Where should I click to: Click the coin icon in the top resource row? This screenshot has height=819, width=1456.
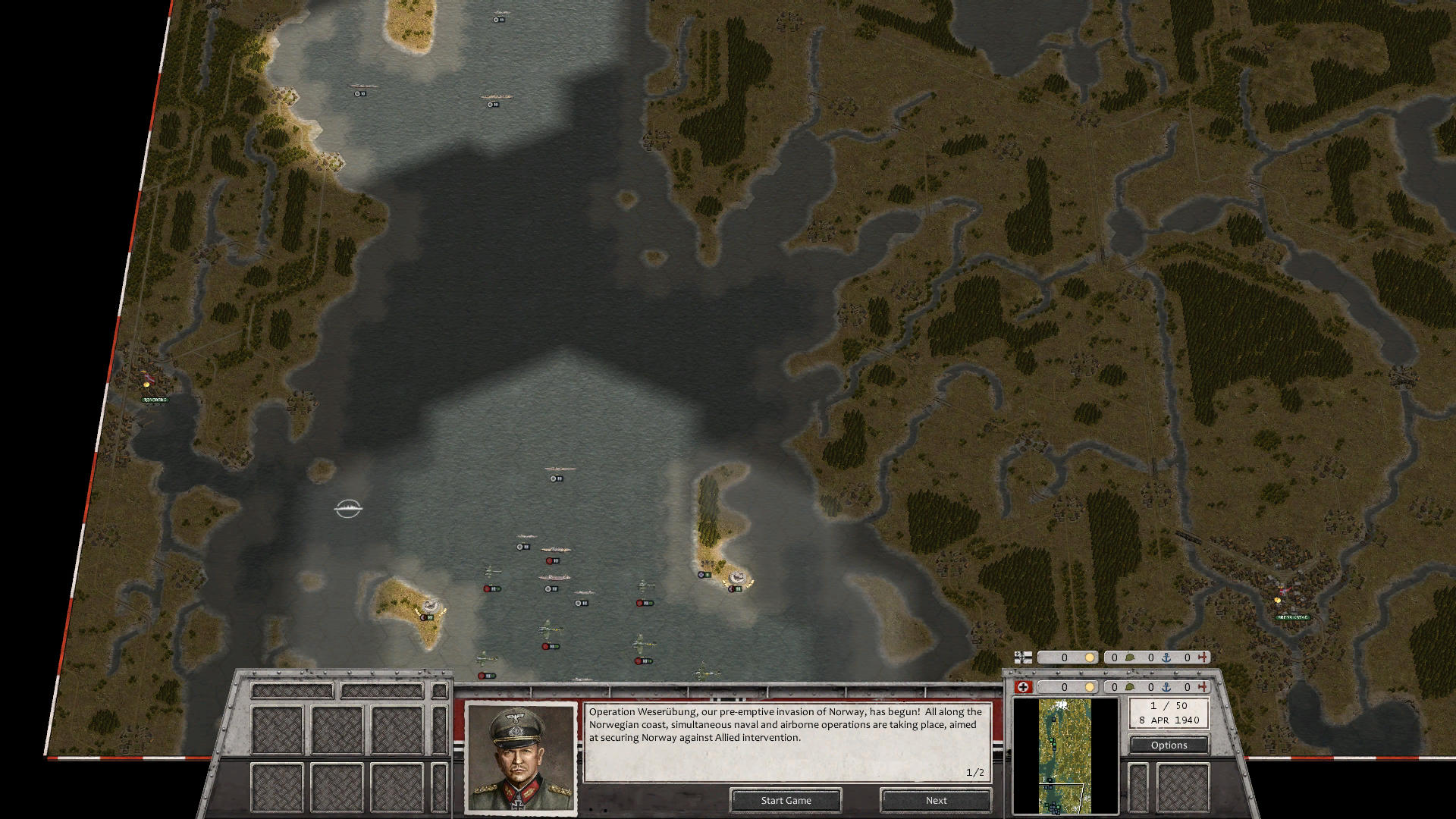pyautogui.click(x=1090, y=657)
